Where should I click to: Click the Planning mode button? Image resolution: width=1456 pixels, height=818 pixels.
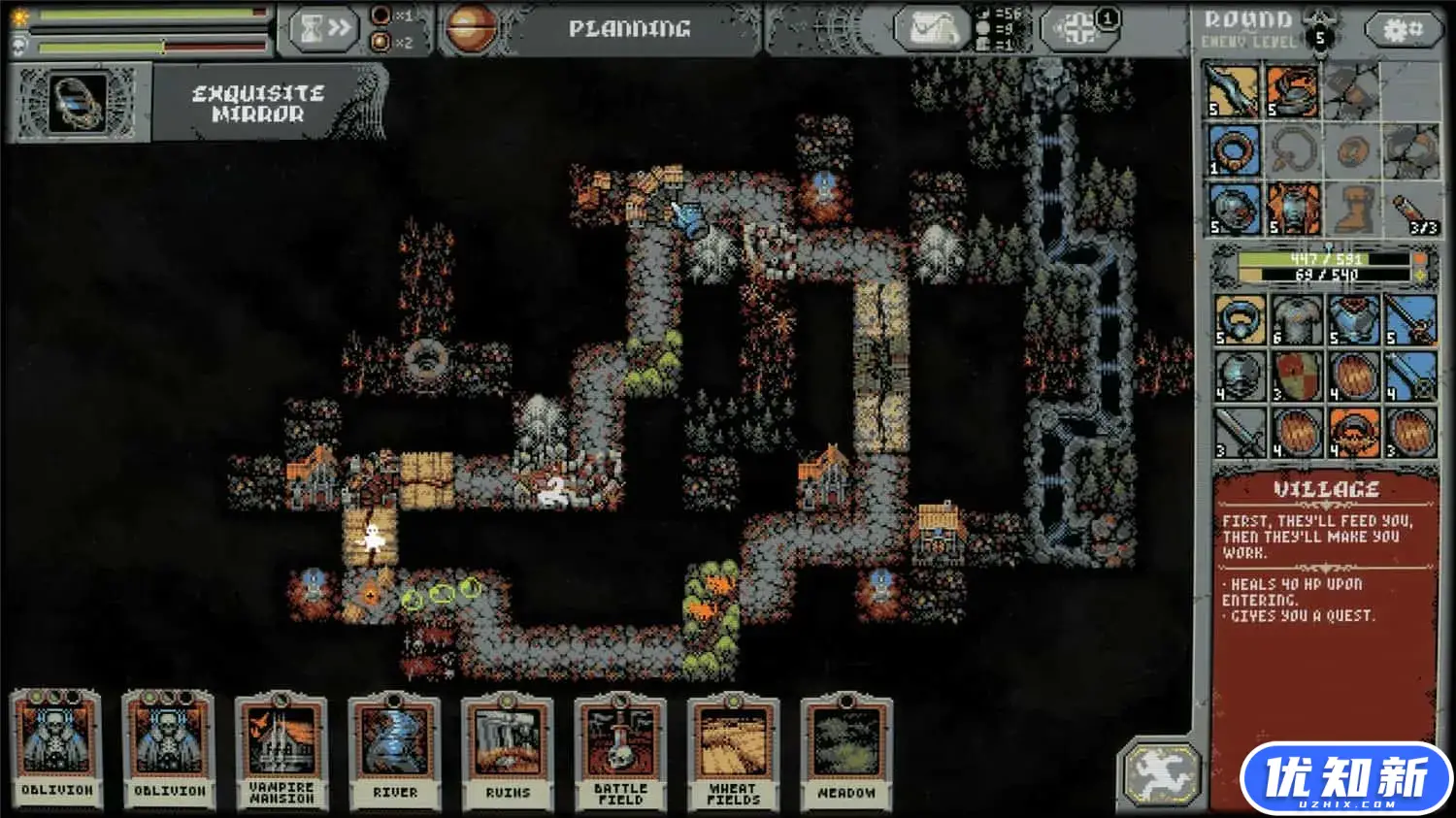(x=629, y=29)
